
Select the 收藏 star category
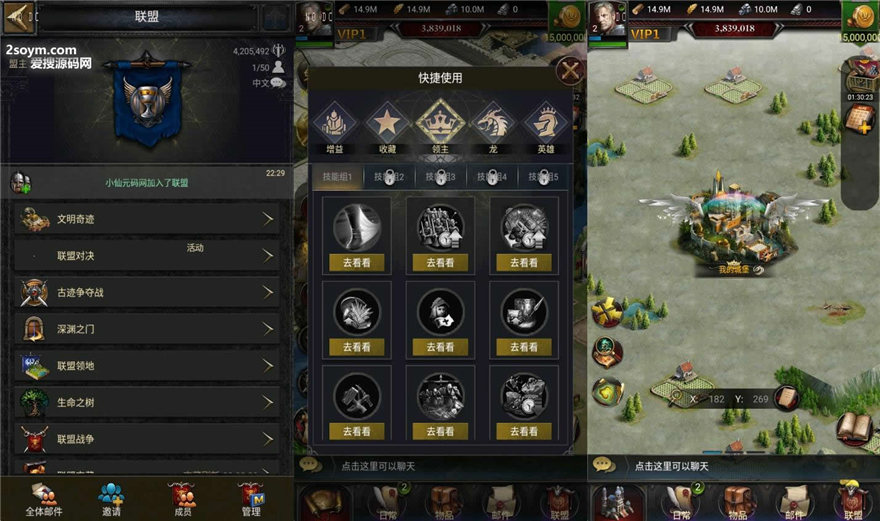pyautogui.click(x=387, y=127)
